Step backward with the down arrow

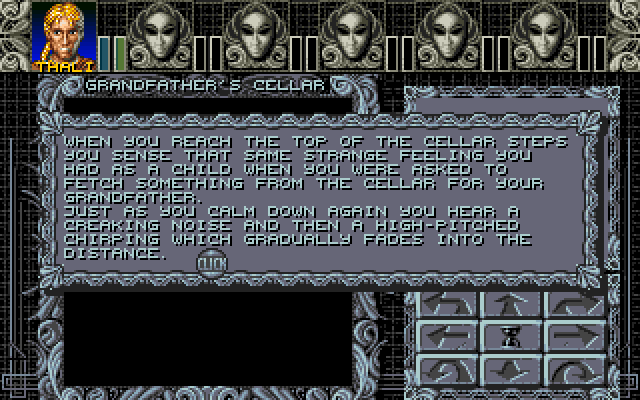point(511,369)
